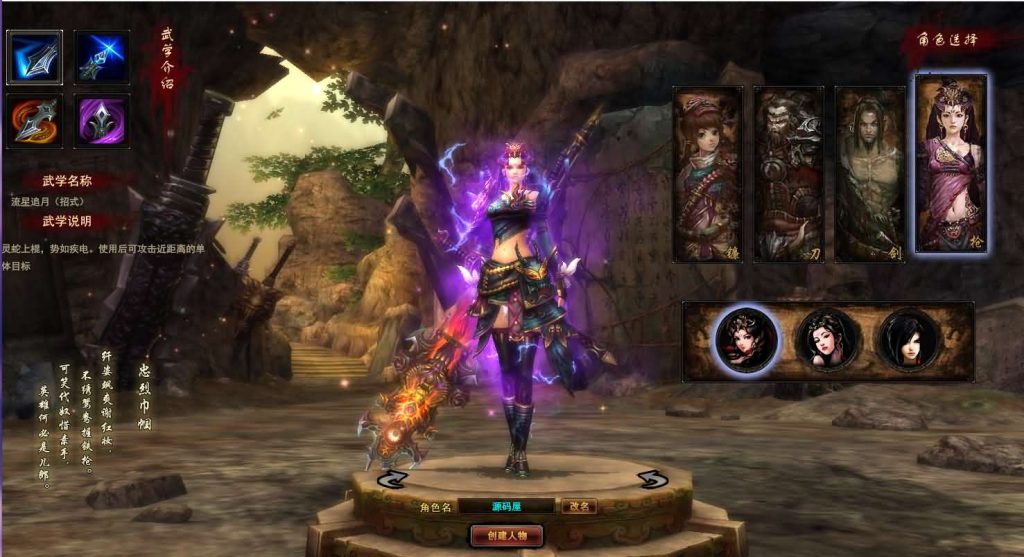Choose the highlighted face portrait with hair ornament
The image size is (1024, 557).
point(746,340)
